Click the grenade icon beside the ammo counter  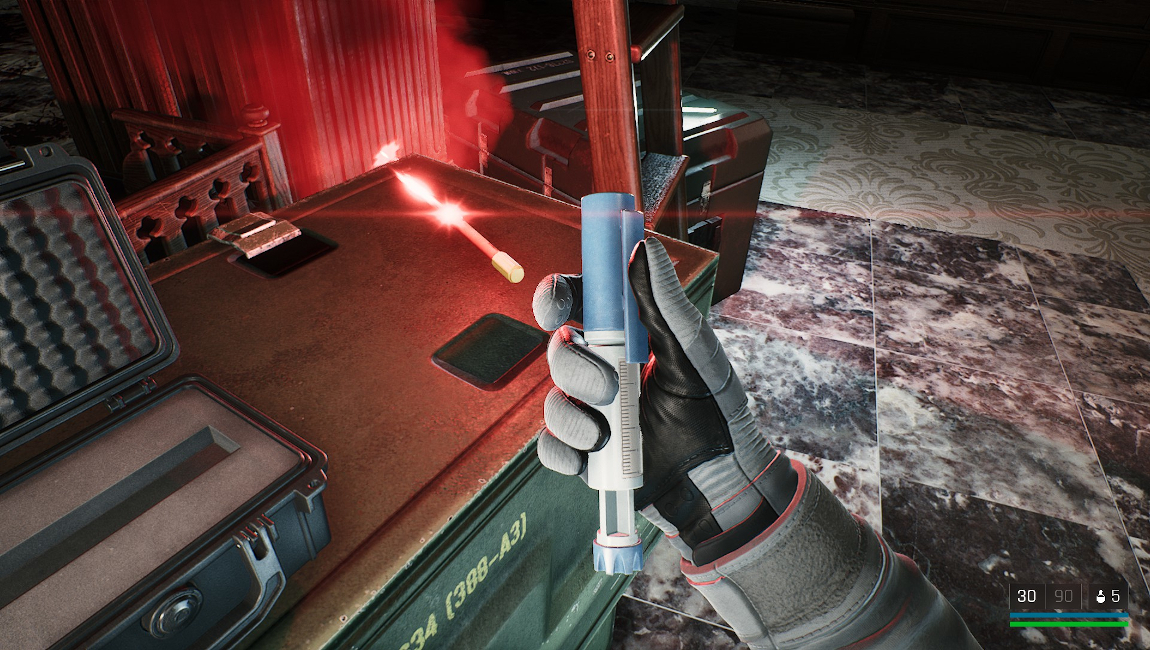click(1100, 597)
